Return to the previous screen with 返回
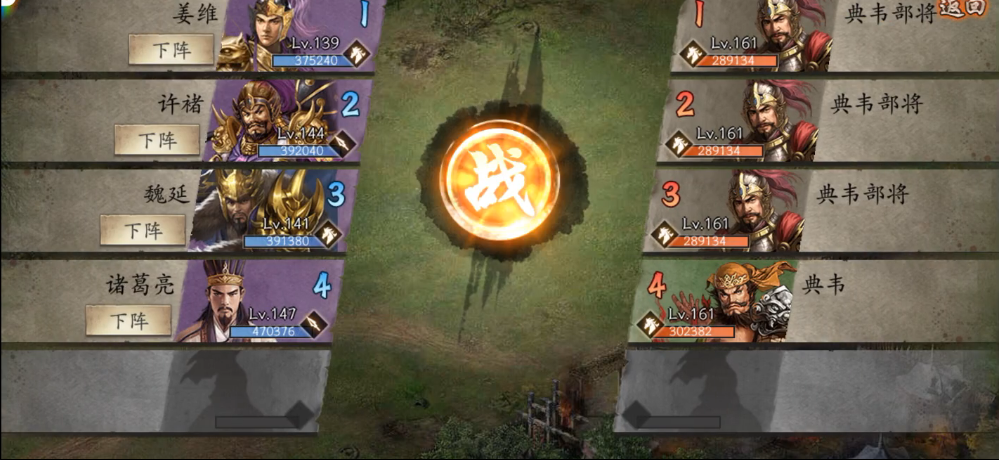 click(x=963, y=9)
